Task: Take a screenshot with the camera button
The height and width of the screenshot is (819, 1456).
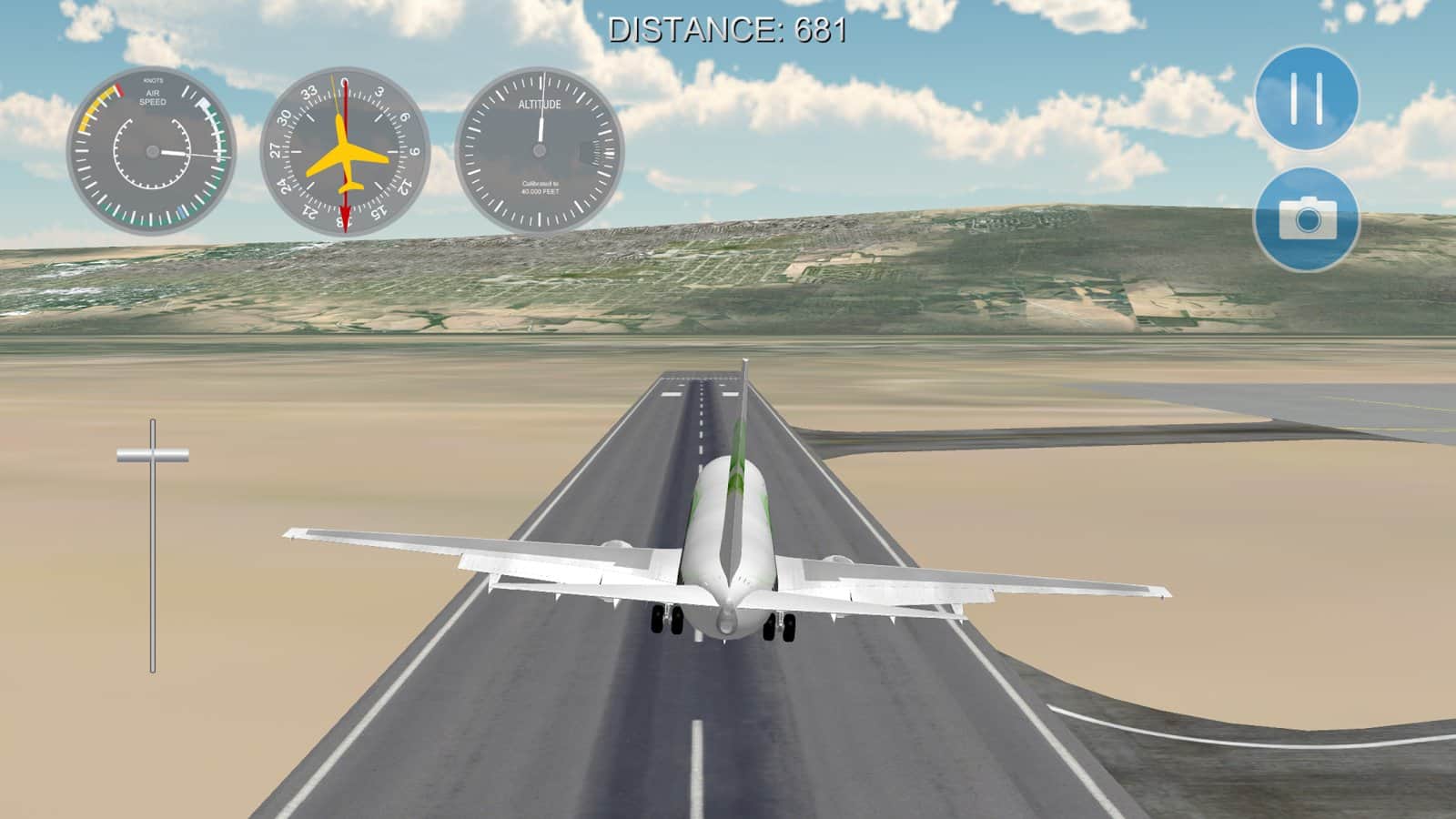Action: (1307, 218)
